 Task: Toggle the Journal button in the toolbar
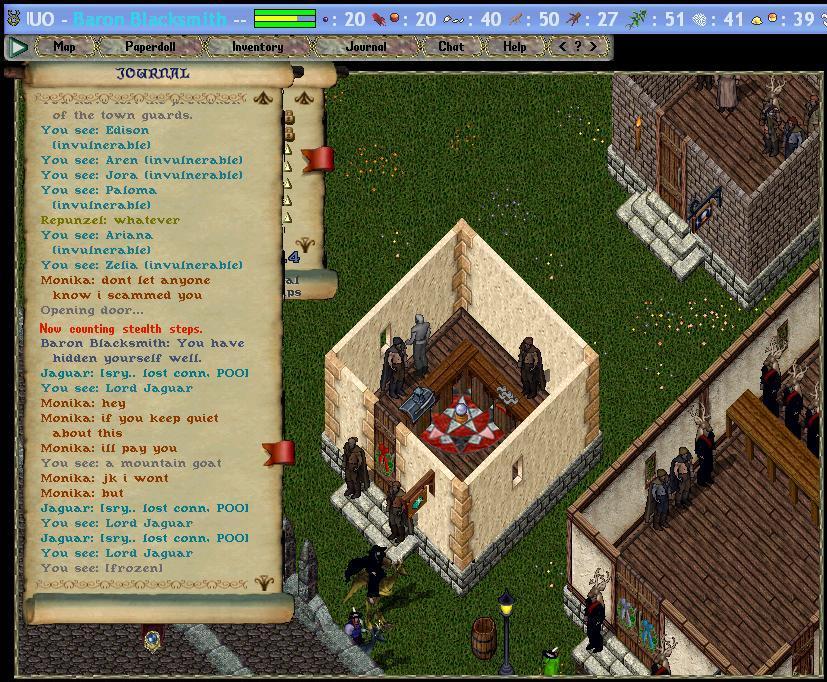(365, 46)
